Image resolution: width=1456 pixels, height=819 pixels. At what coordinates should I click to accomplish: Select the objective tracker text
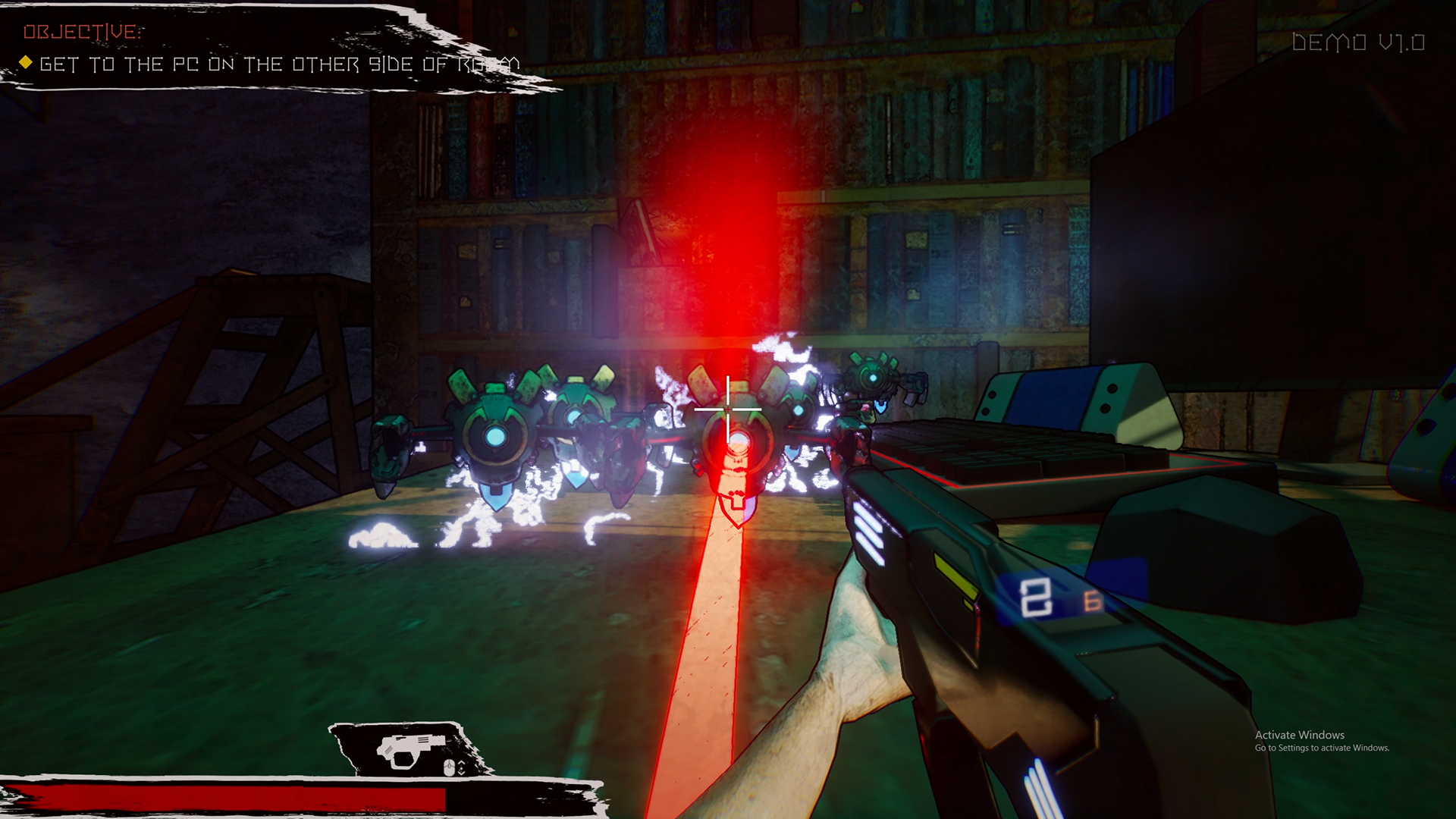(278, 64)
